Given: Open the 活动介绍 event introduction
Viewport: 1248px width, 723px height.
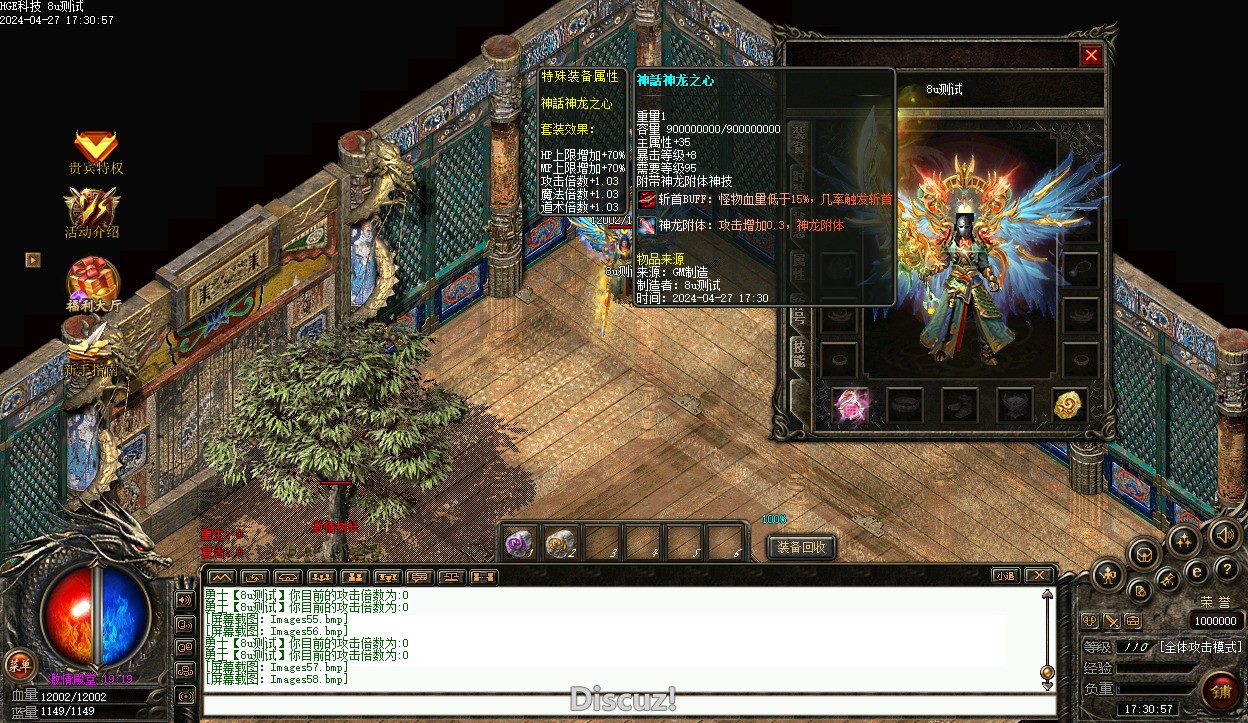Looking at the screenshot, I should coord(92,209).
